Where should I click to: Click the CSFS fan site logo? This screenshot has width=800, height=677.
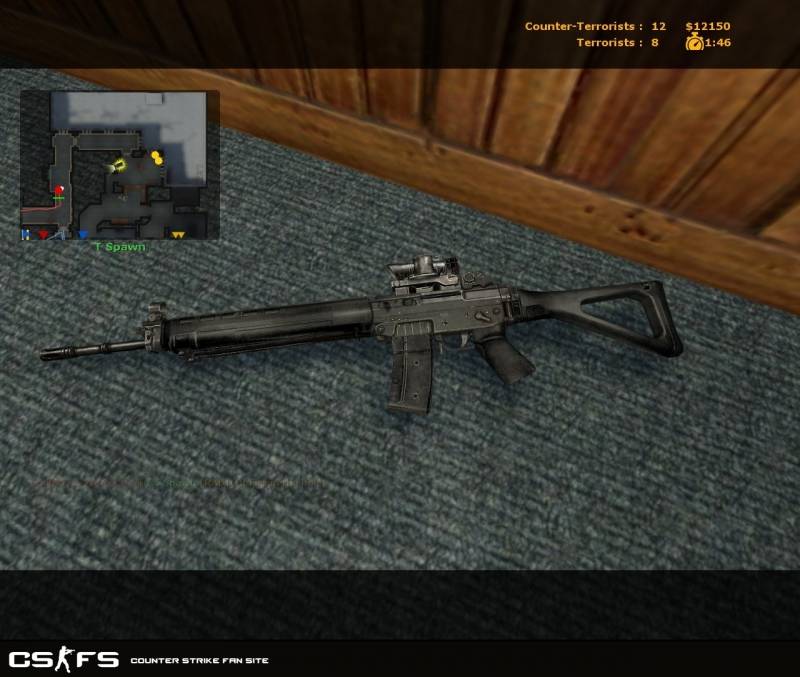pyautogui.click(x=64, y=659)
